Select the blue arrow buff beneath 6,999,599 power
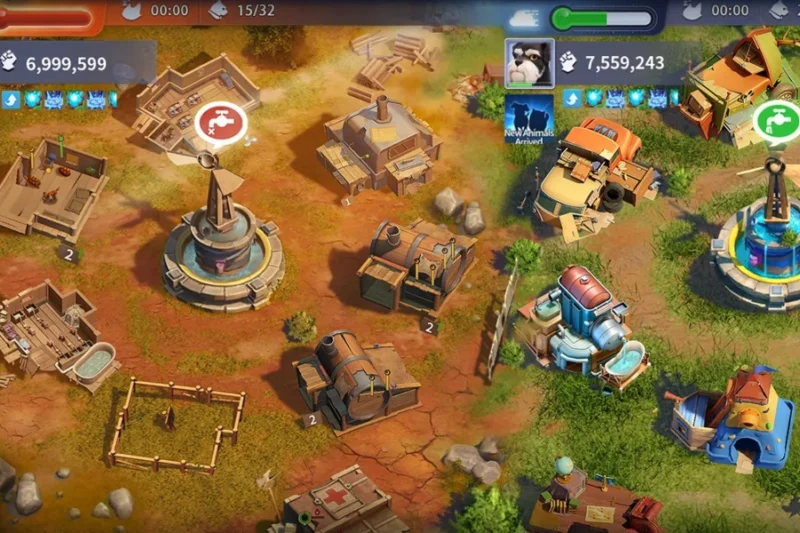The height and width of the screenshot is (533, 800). coord(11,99)
